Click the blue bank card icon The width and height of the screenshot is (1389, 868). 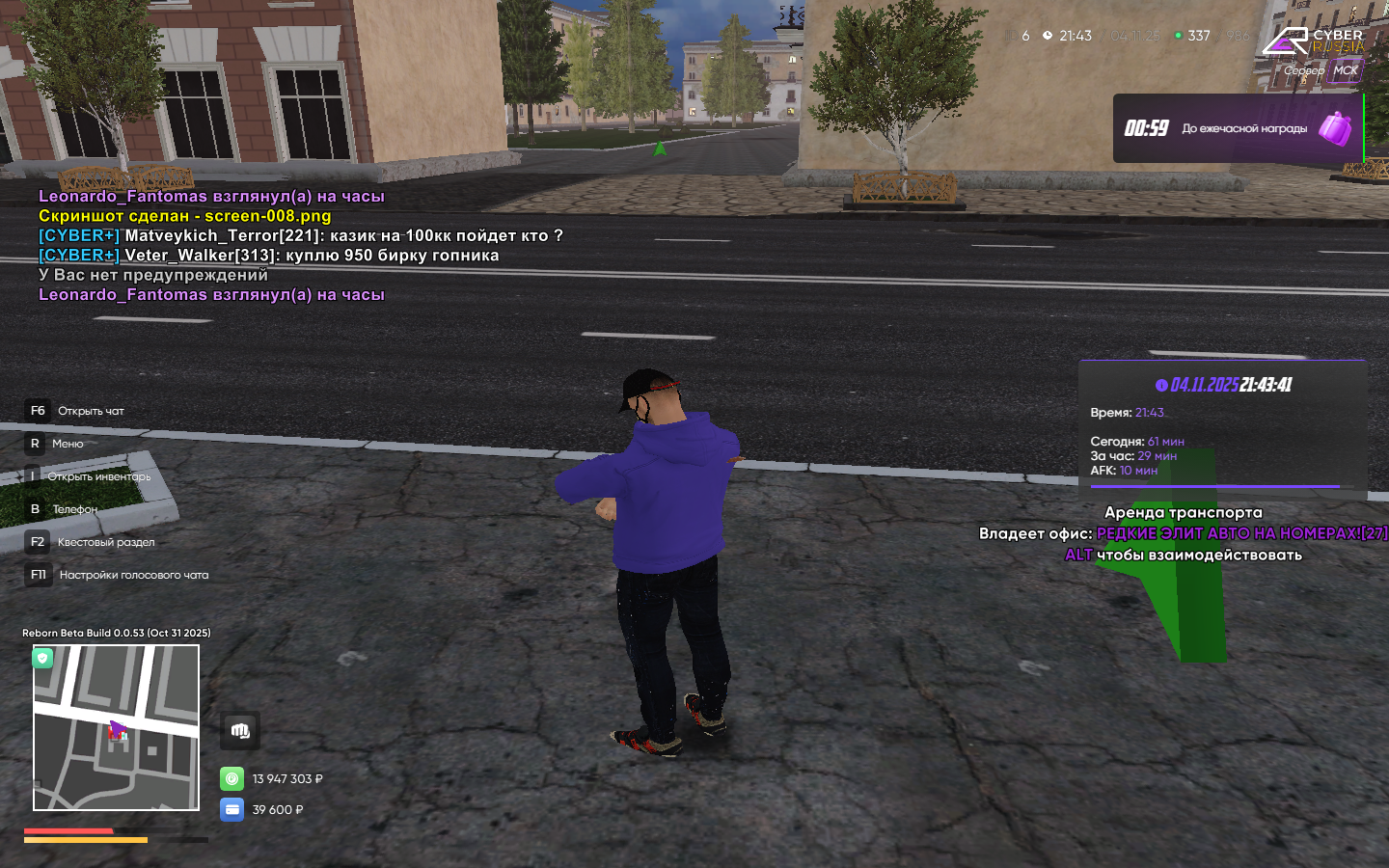(x=232, y=809)
